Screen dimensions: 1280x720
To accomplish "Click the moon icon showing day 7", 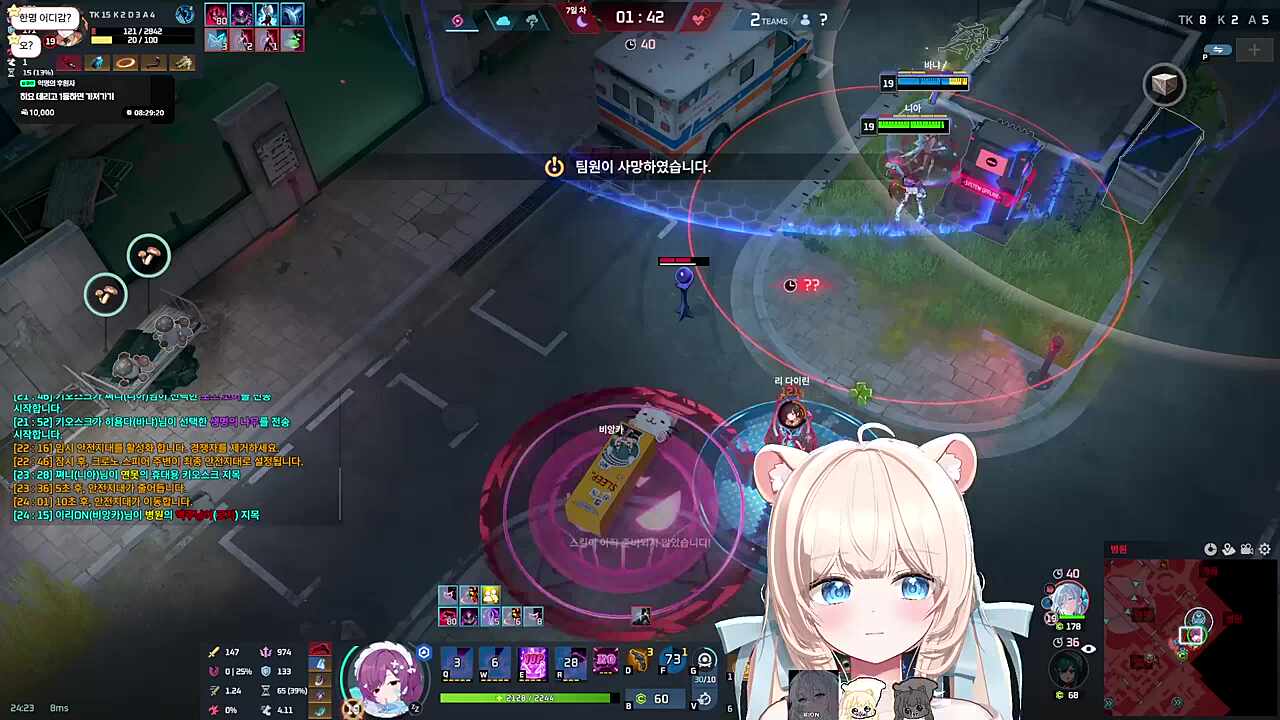I will click(582, 20).
